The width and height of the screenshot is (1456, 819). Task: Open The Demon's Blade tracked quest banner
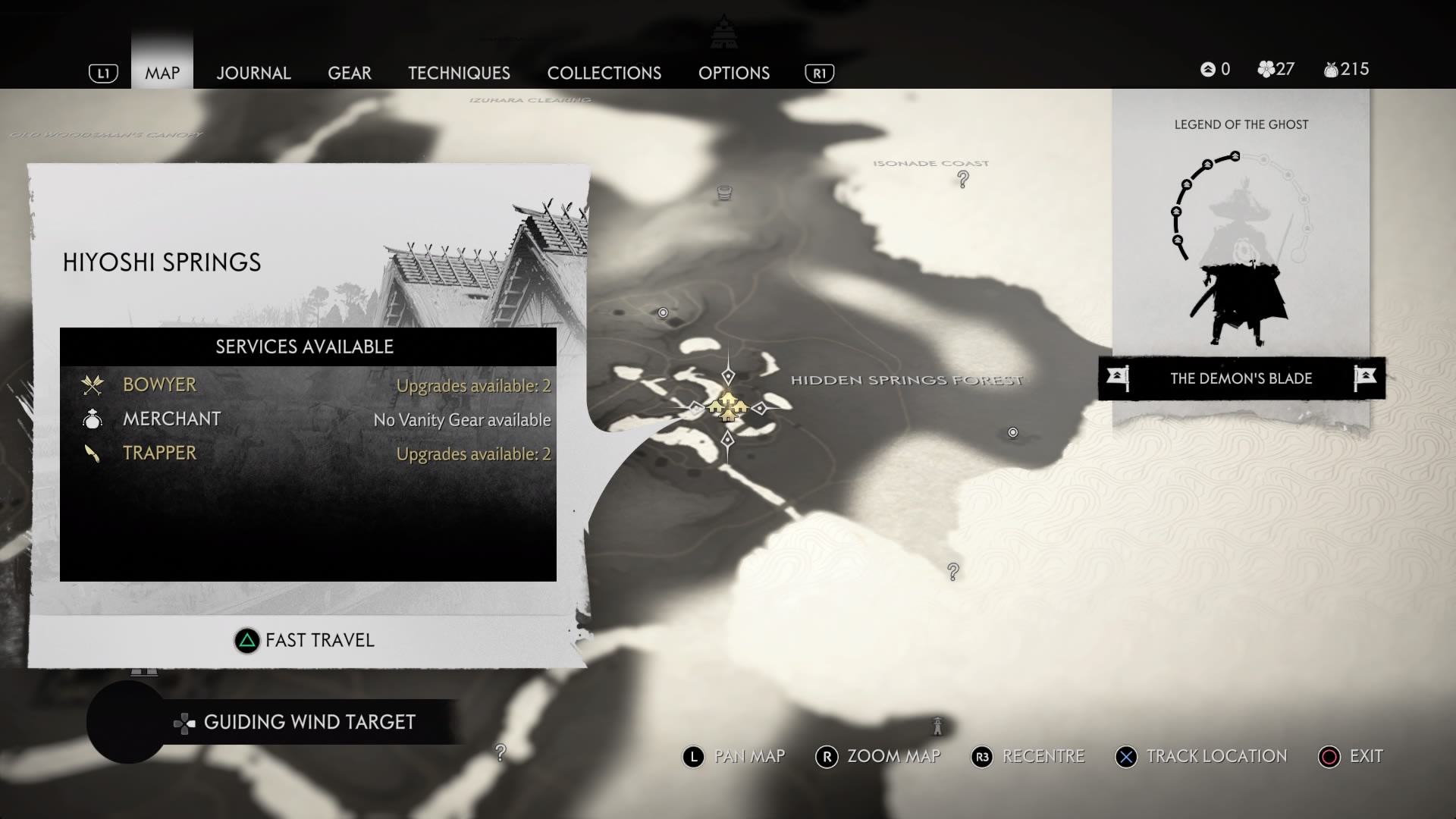tap(1241, 378)
